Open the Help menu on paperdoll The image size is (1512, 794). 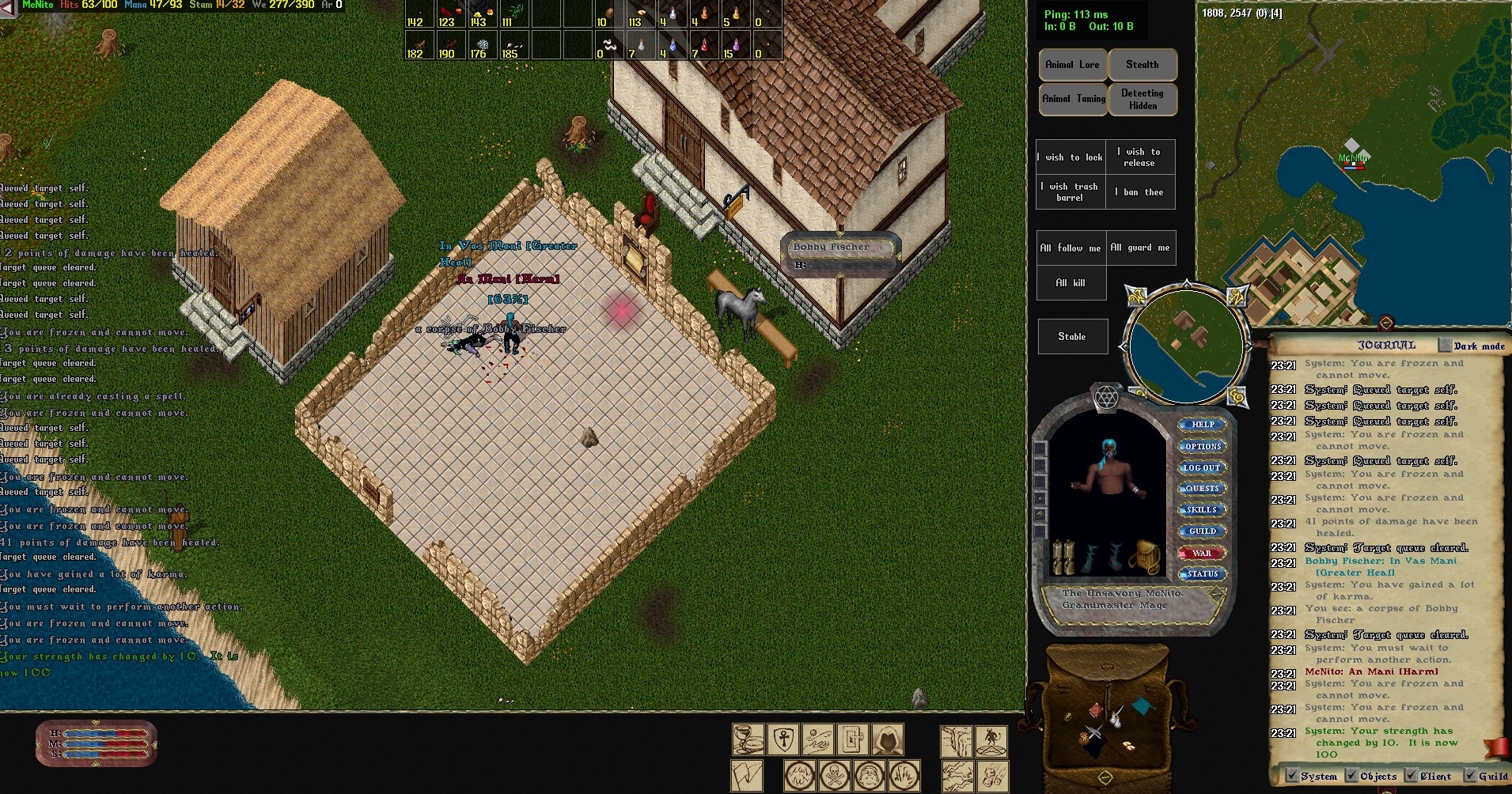click(x=1202, y=425)
